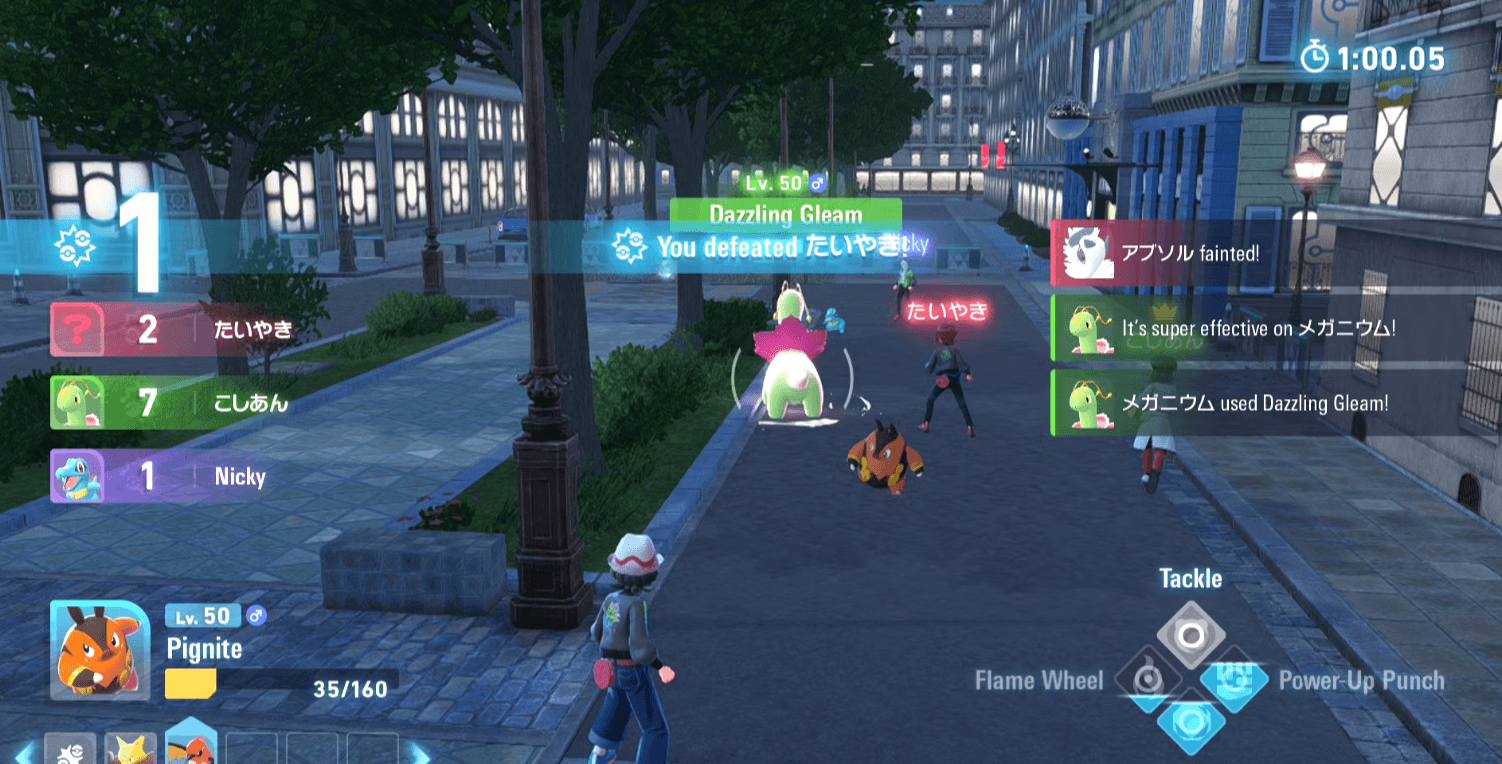
Task: Click the large Pignite portrait
Action: click(x=100, y=650)
